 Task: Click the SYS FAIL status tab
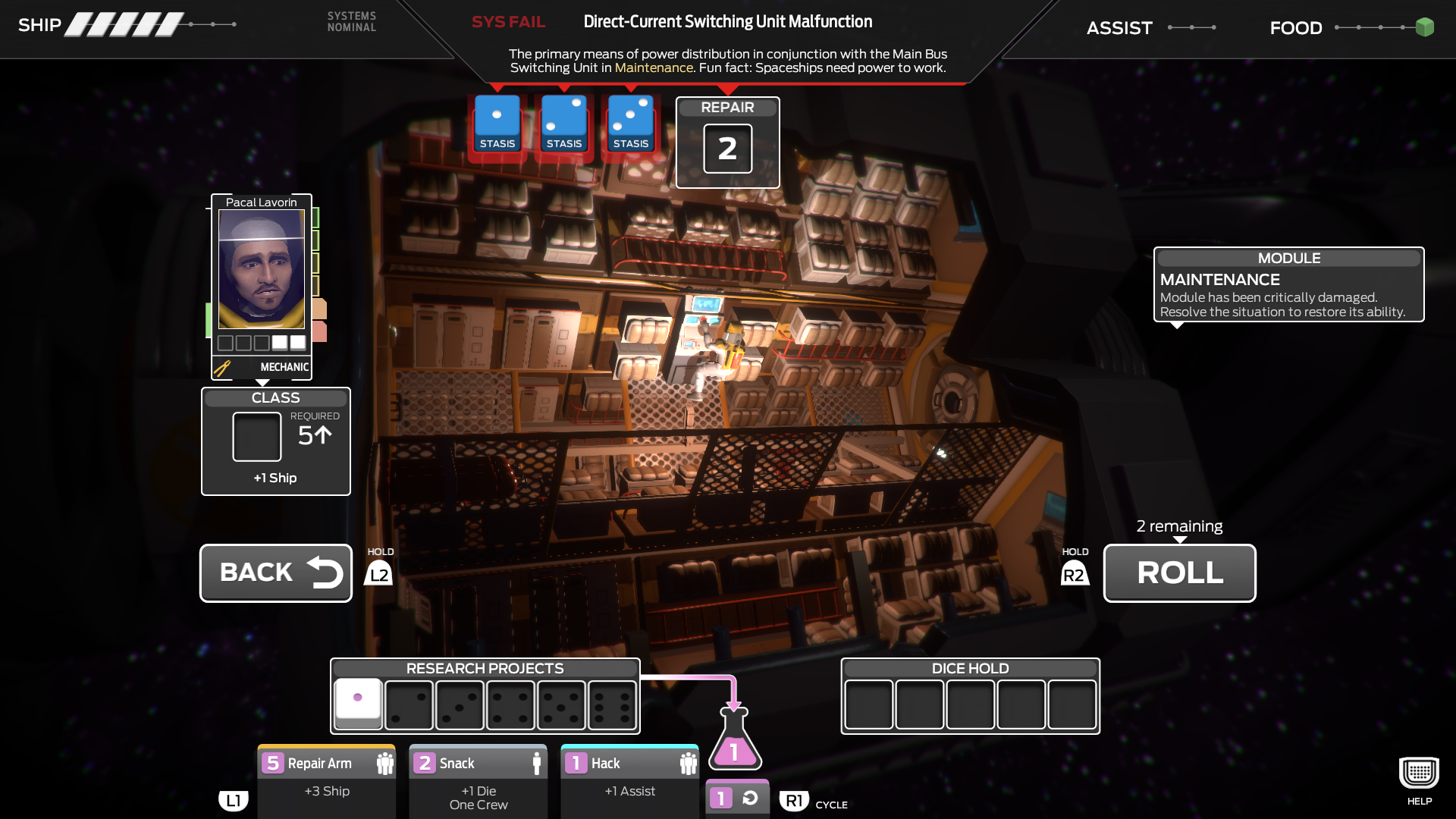[508, 22]
